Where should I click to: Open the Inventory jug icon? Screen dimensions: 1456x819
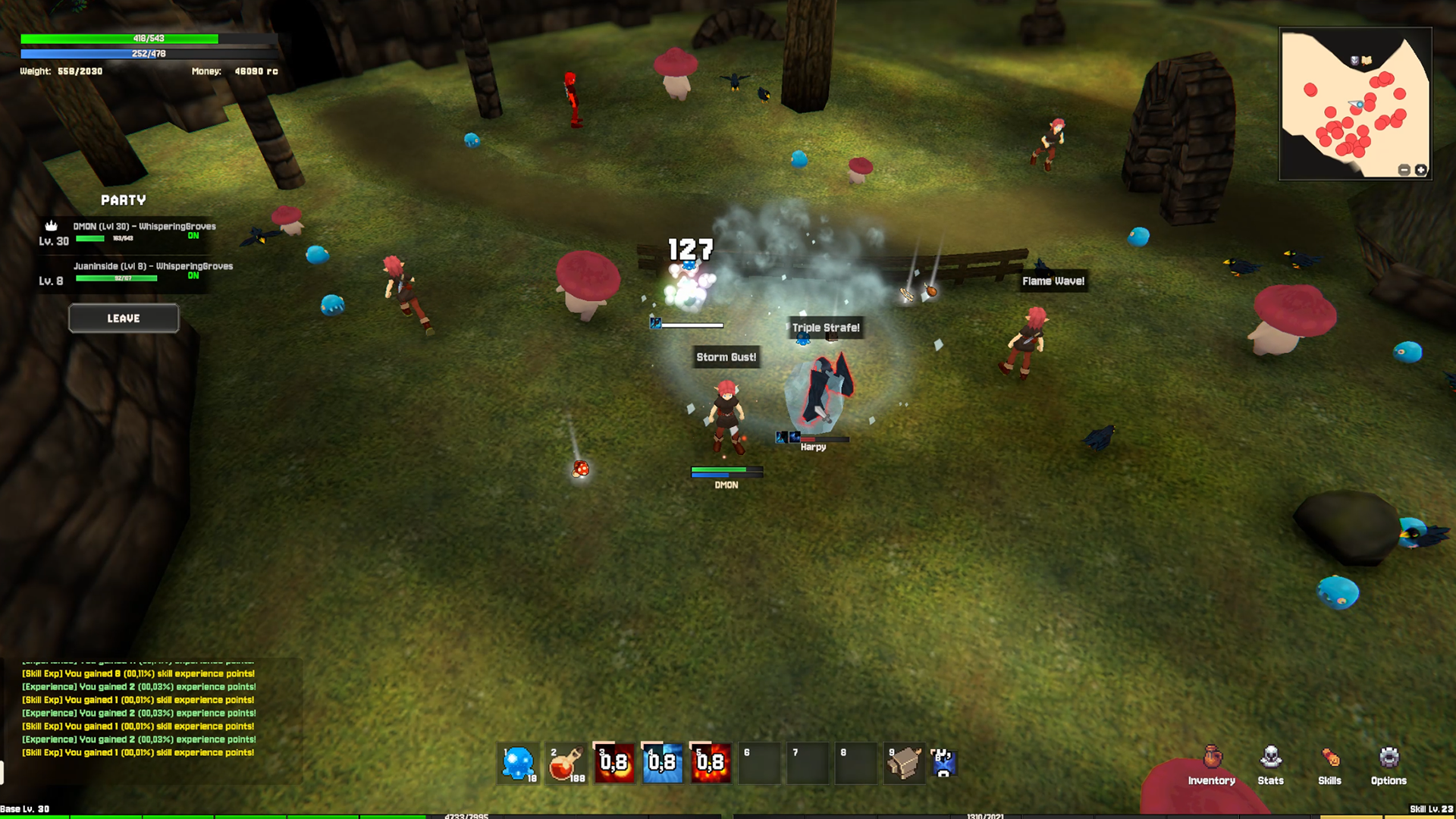[1211, 759]
